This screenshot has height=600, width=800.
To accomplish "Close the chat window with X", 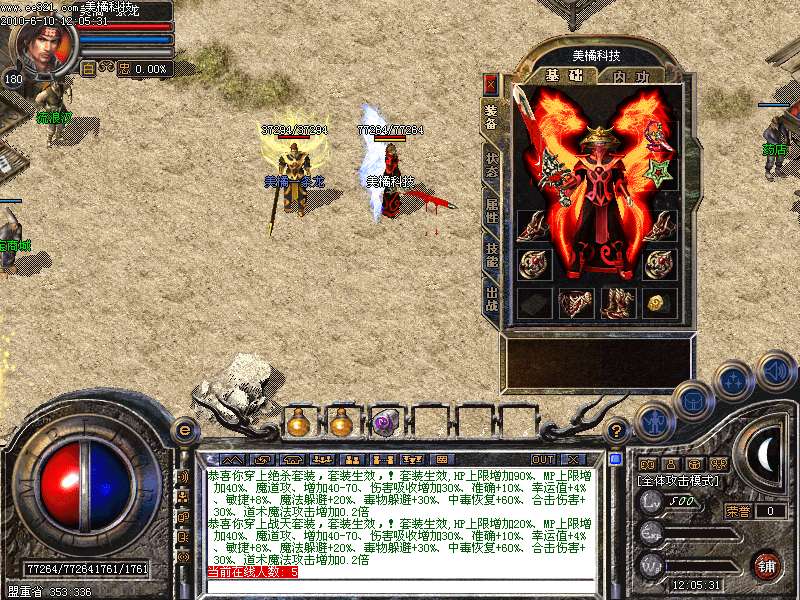I will (x=574, y=459).
